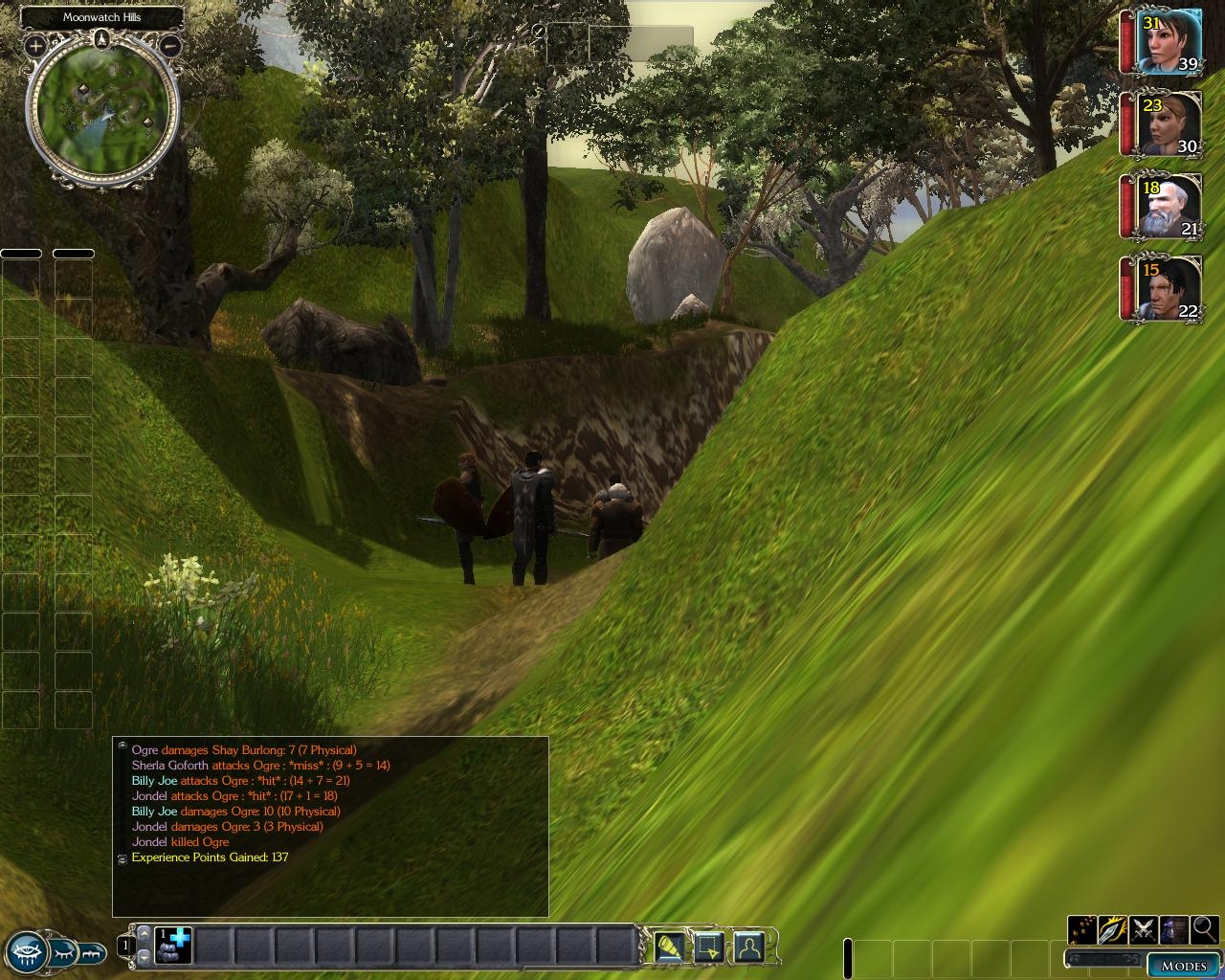Screen dimensions: 1225x980
Task: Zoom in the minimap with the plus button
Action: (x=35, y=45)
